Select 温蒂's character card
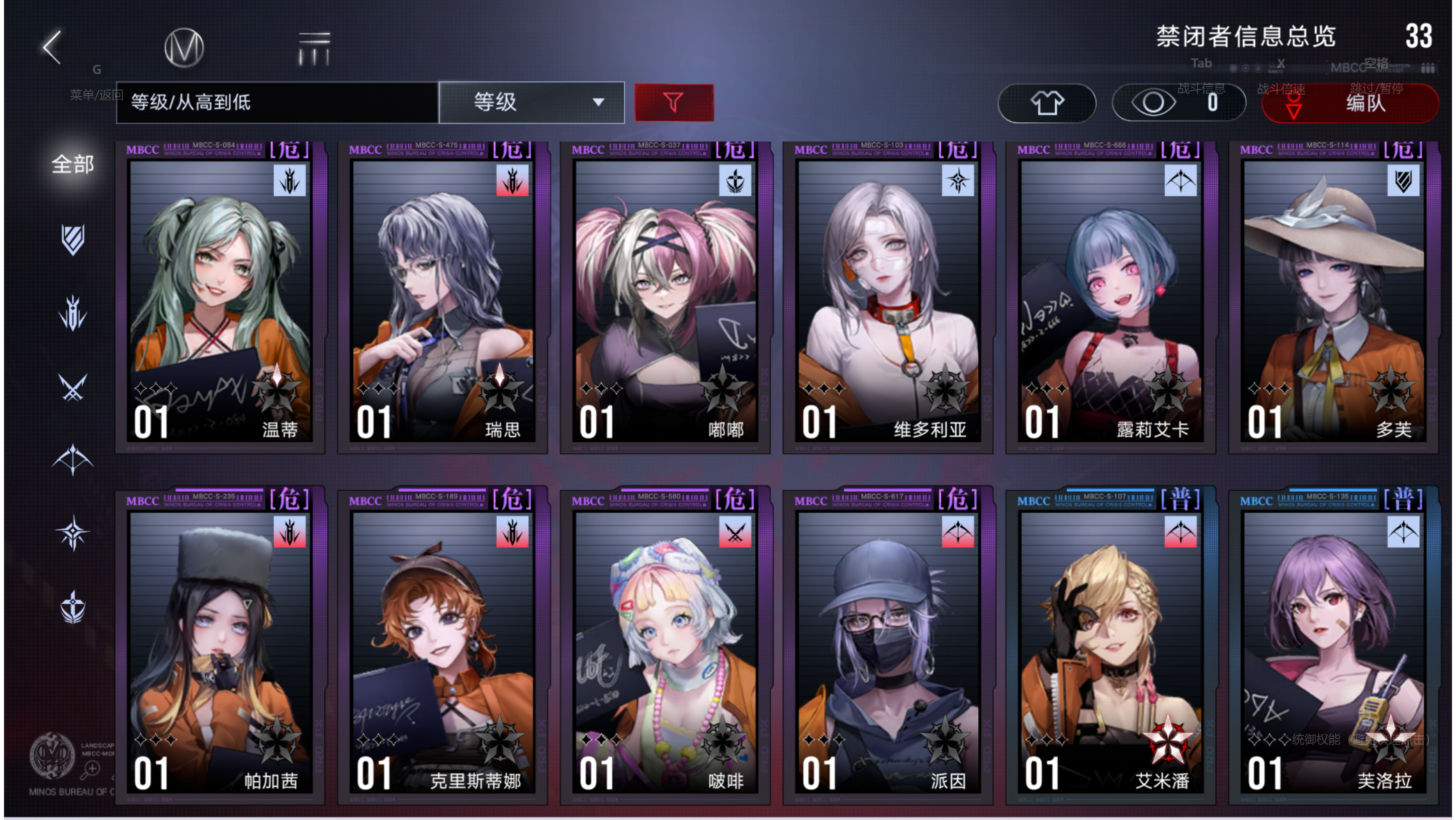 (x=219, y=298)
